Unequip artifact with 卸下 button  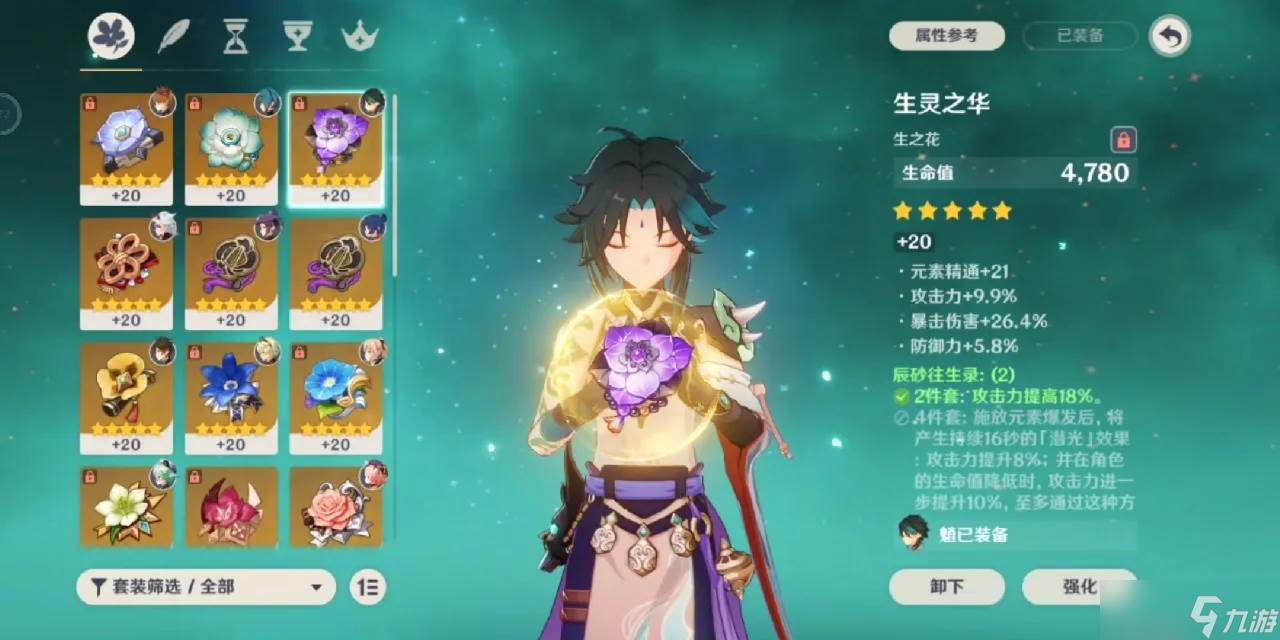pyautogui.click(x=946, y=586)
